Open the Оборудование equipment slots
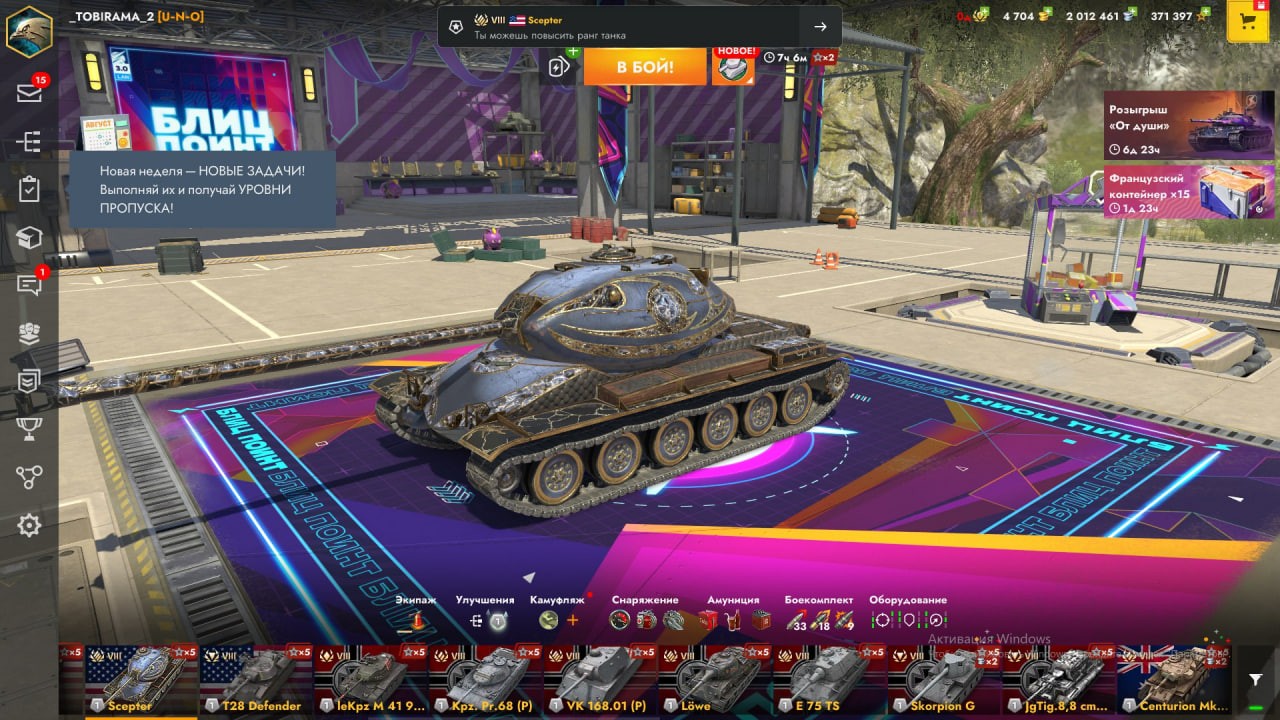 pyautogui.click(x=908, y=620)
